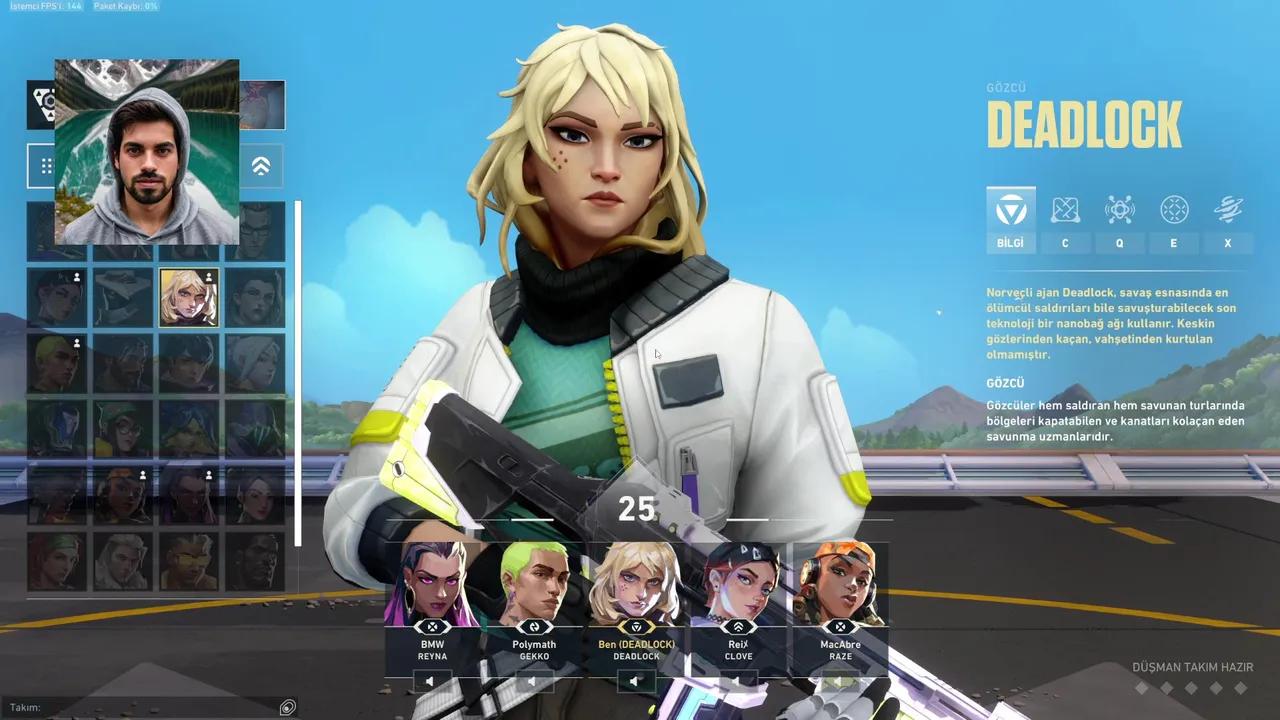Screen dimensions: 1280x720
Task: Mute BMW's voice chat
Action: [430, 682]
